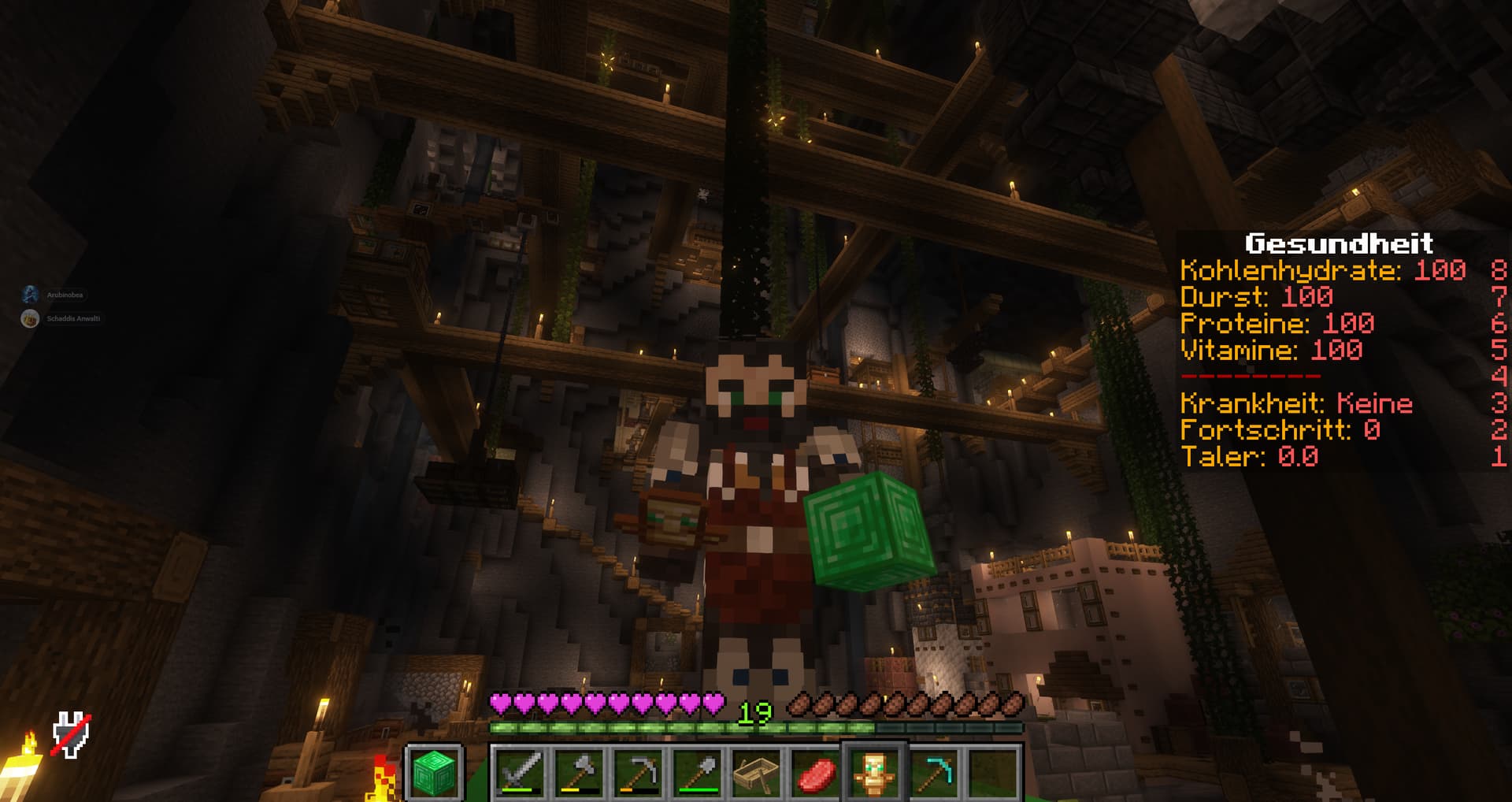Click the crossed-out plug voice chat icon

coord(71,735)
